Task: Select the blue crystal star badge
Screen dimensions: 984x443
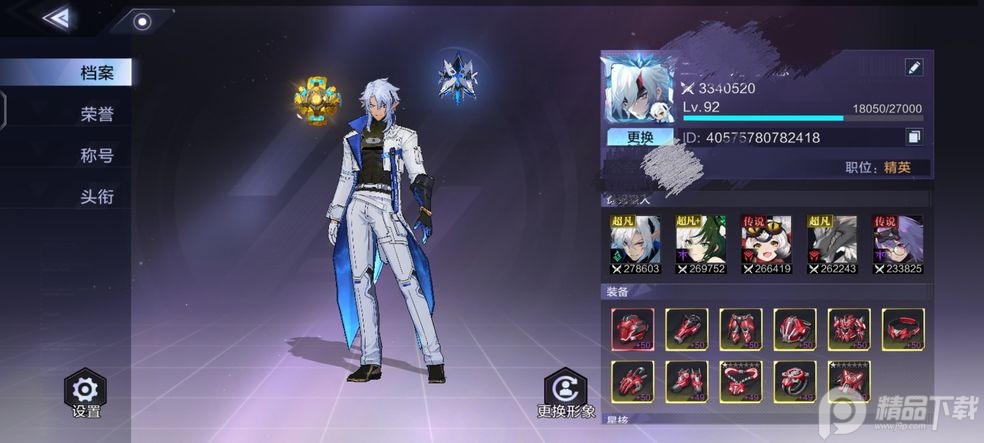Action: click(457, 78)
